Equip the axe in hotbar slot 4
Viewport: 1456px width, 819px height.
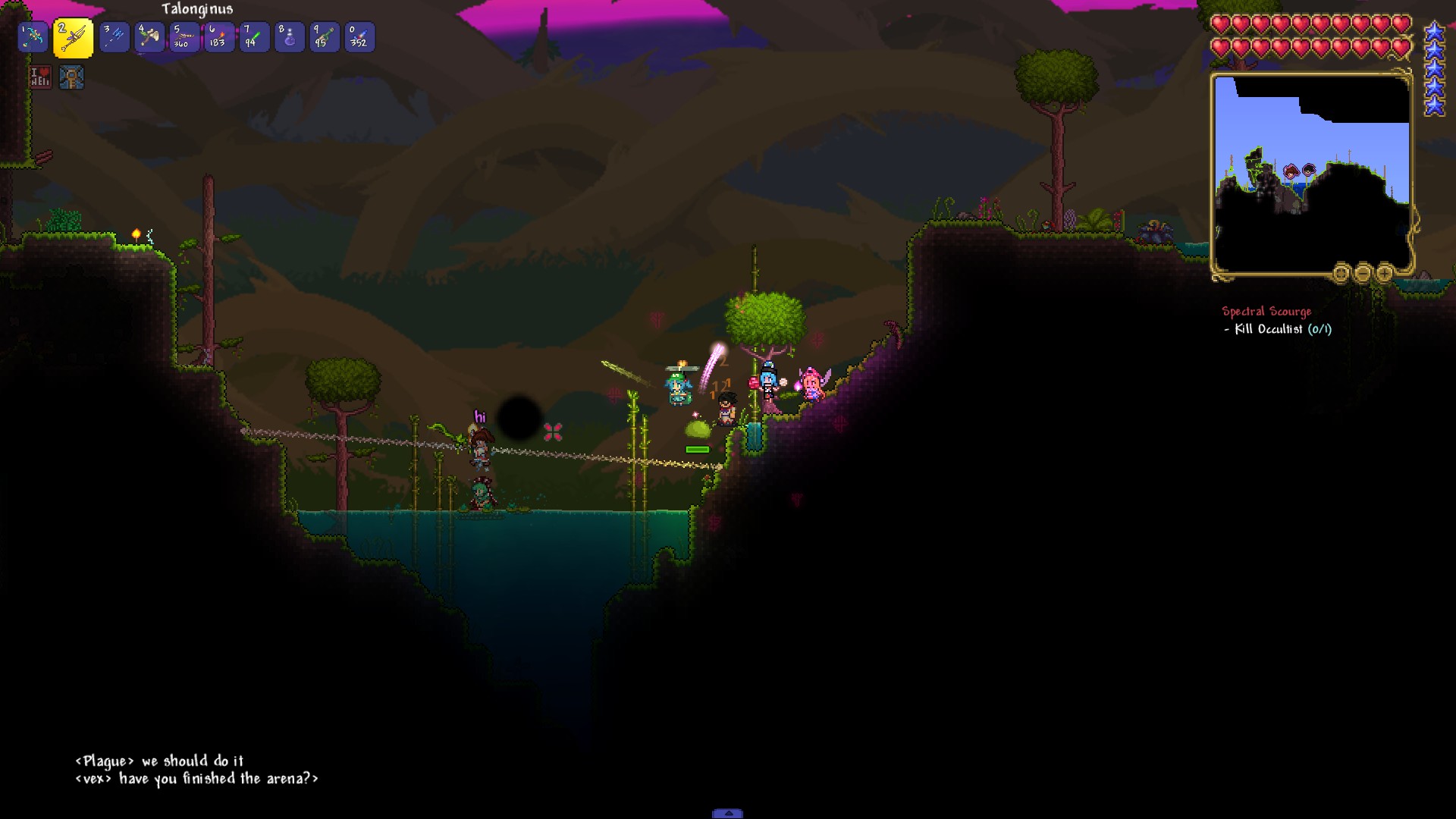[x=150, y=37]
